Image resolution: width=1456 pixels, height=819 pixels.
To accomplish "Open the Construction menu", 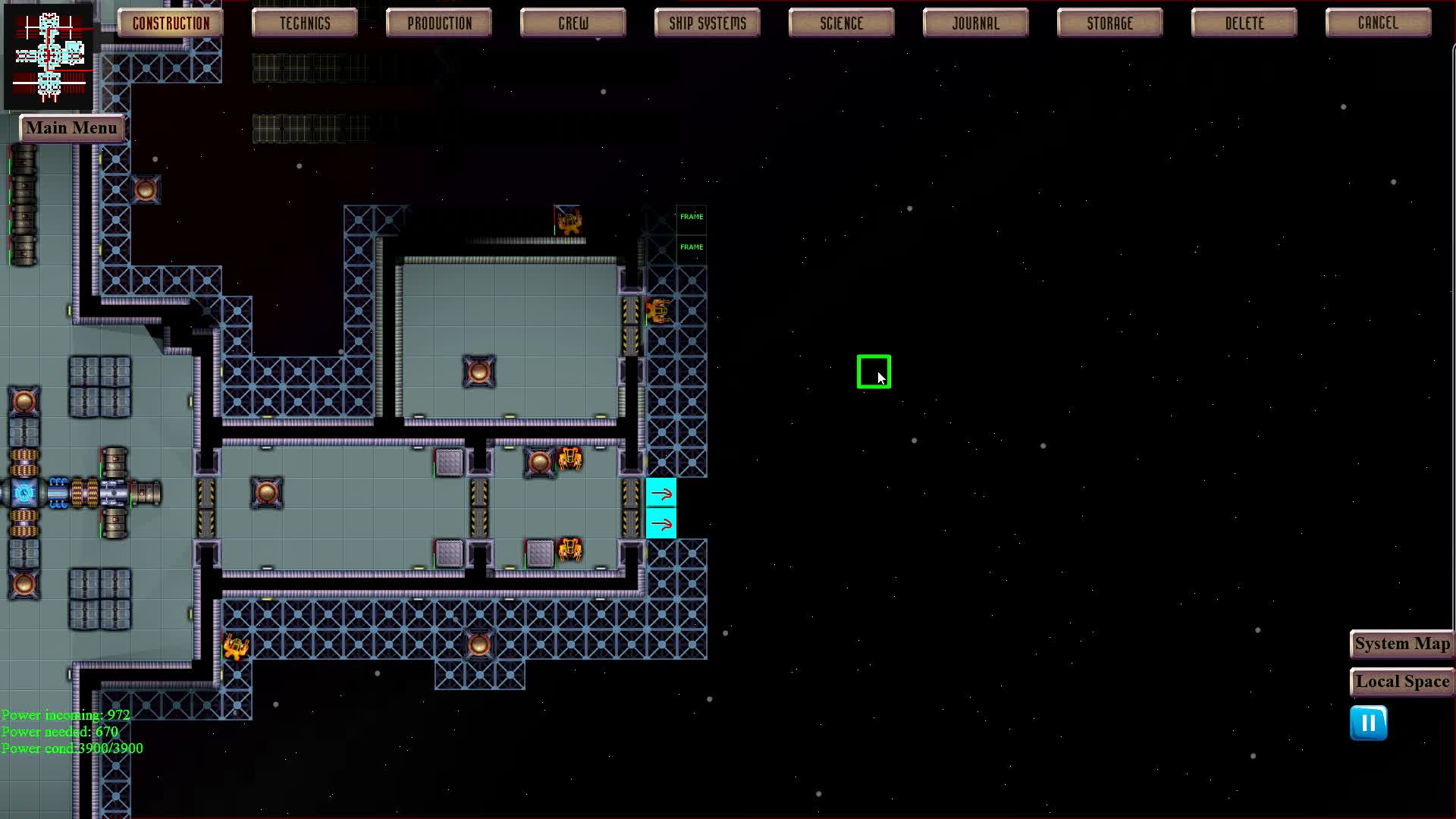I will click(x=169, y=23).
